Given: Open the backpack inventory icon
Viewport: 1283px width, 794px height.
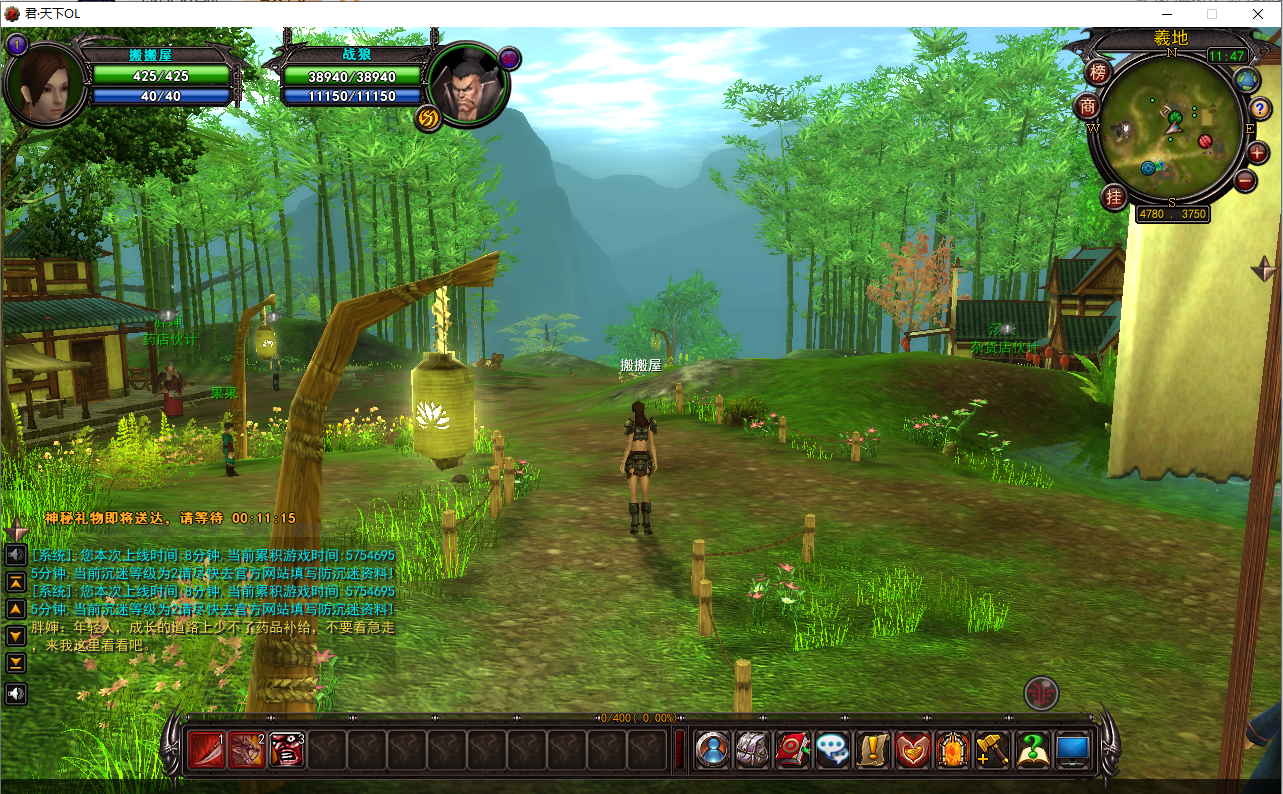Looking at the screenshot, I should click(753, 750).
